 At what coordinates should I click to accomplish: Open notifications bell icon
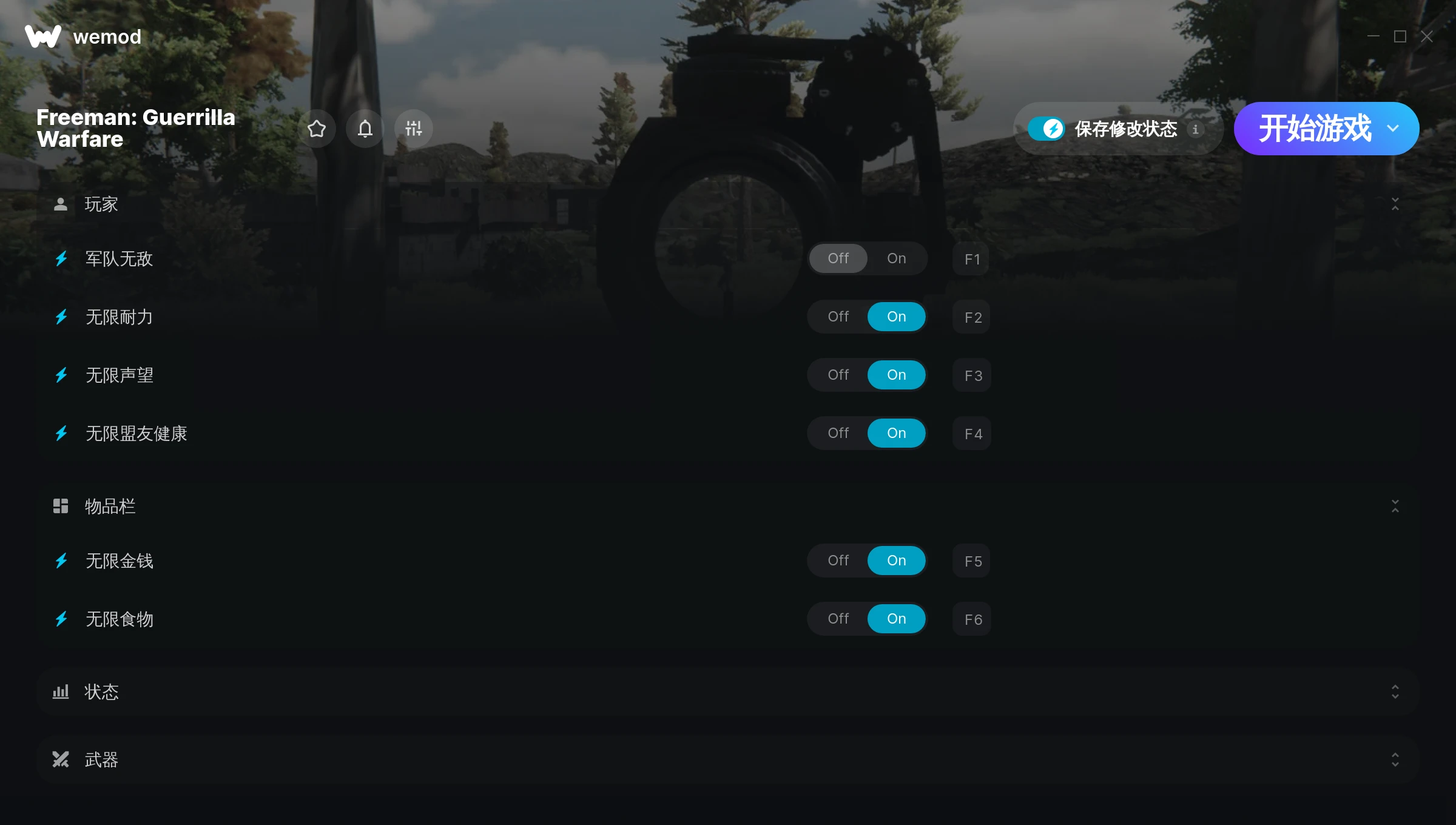pos(365,129)
